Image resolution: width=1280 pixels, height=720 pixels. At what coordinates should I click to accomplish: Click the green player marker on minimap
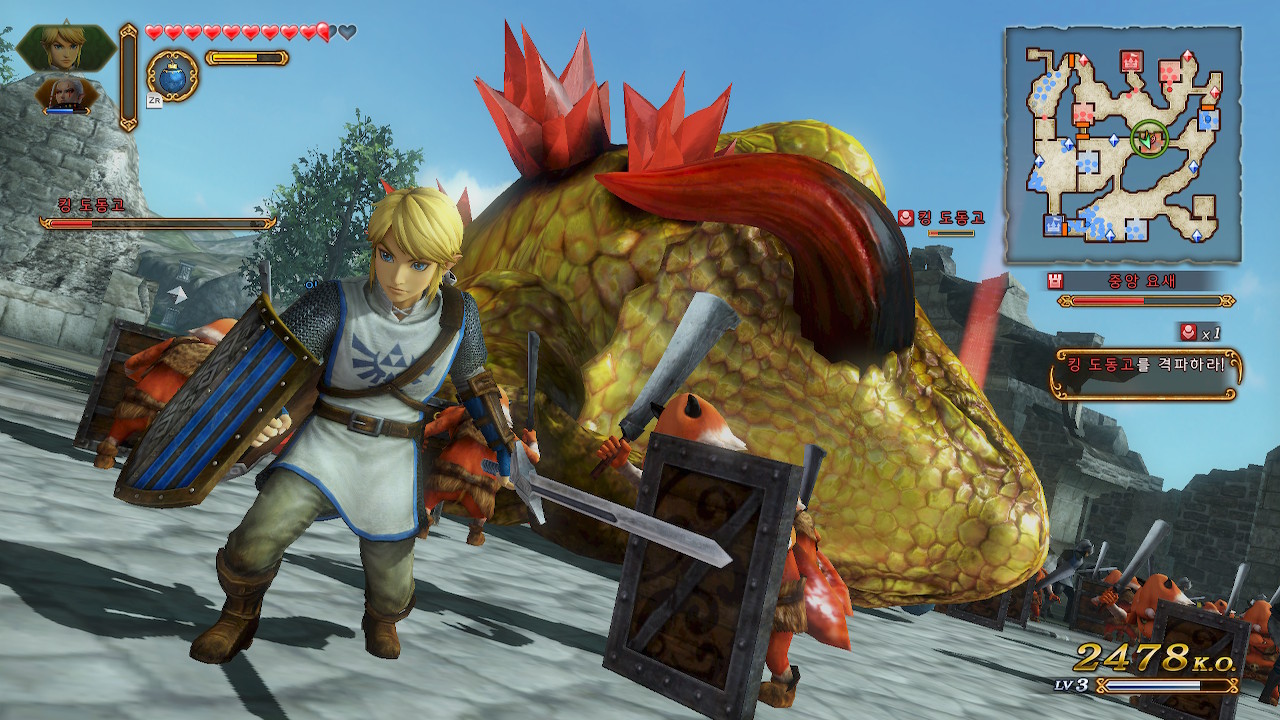click(x=1149, y=139)
